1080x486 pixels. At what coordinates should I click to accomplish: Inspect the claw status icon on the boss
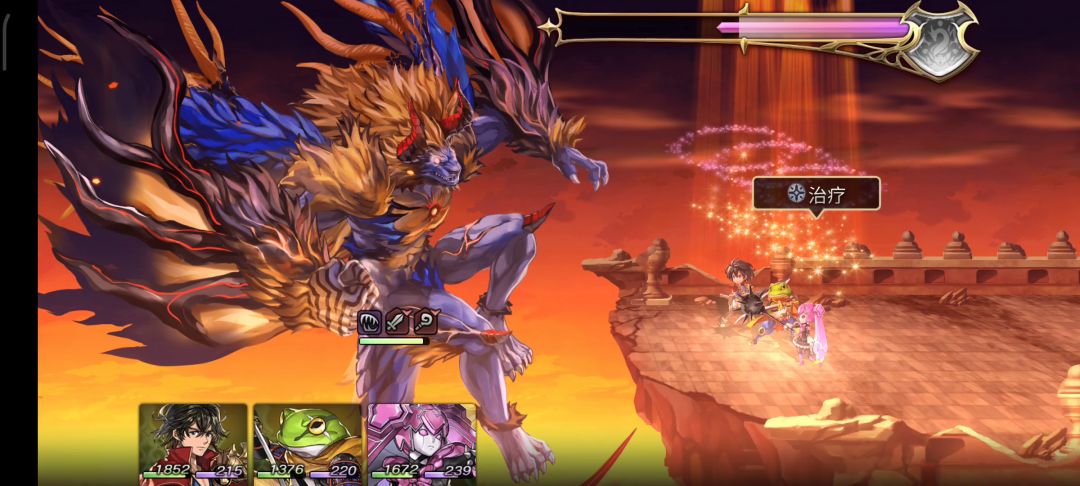(x=370, y=322)
